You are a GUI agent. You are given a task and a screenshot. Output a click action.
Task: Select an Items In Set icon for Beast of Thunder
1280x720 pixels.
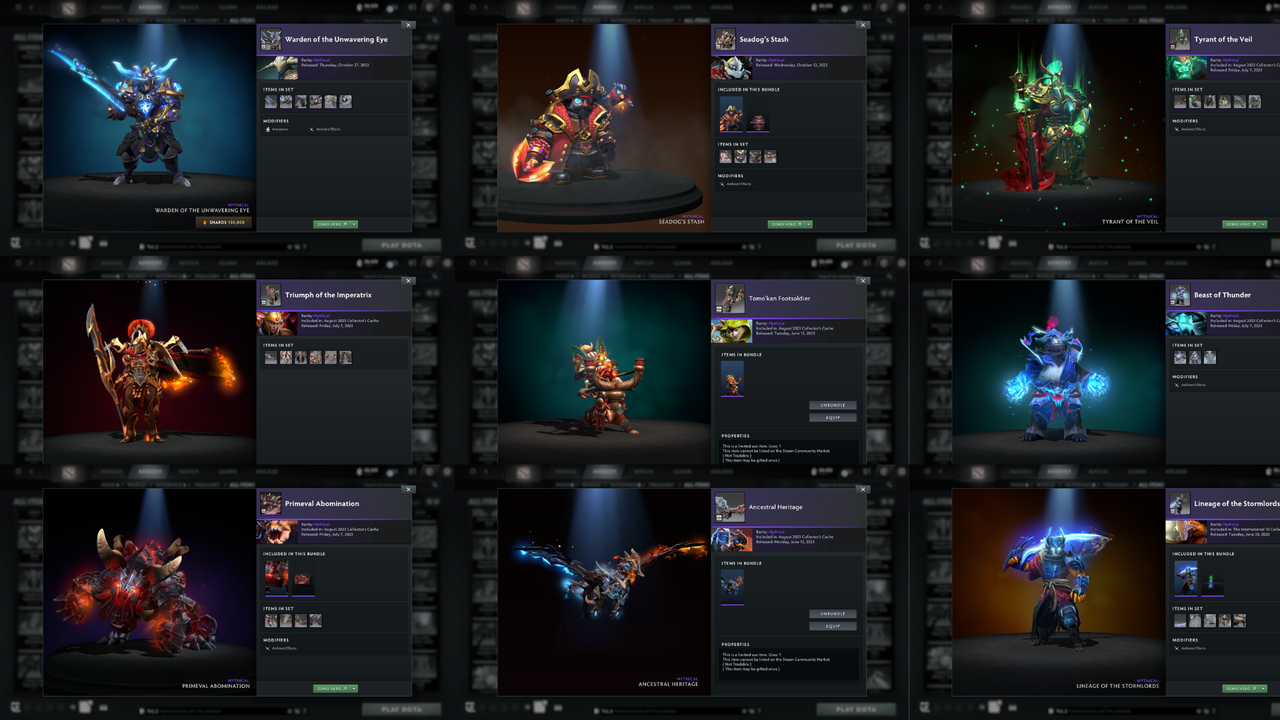pyautogui.click(x=1180, y=355)
